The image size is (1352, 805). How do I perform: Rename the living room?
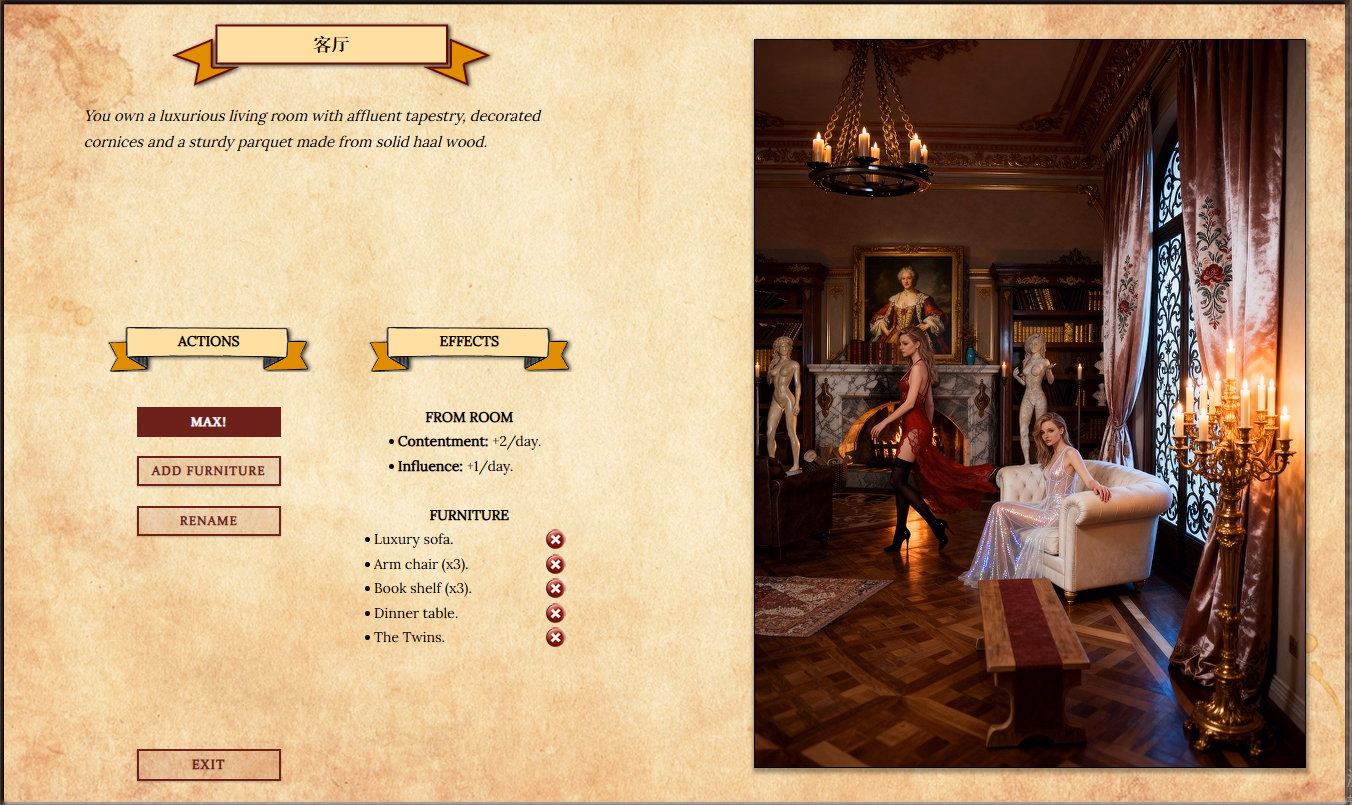click(x=208, y=521)
